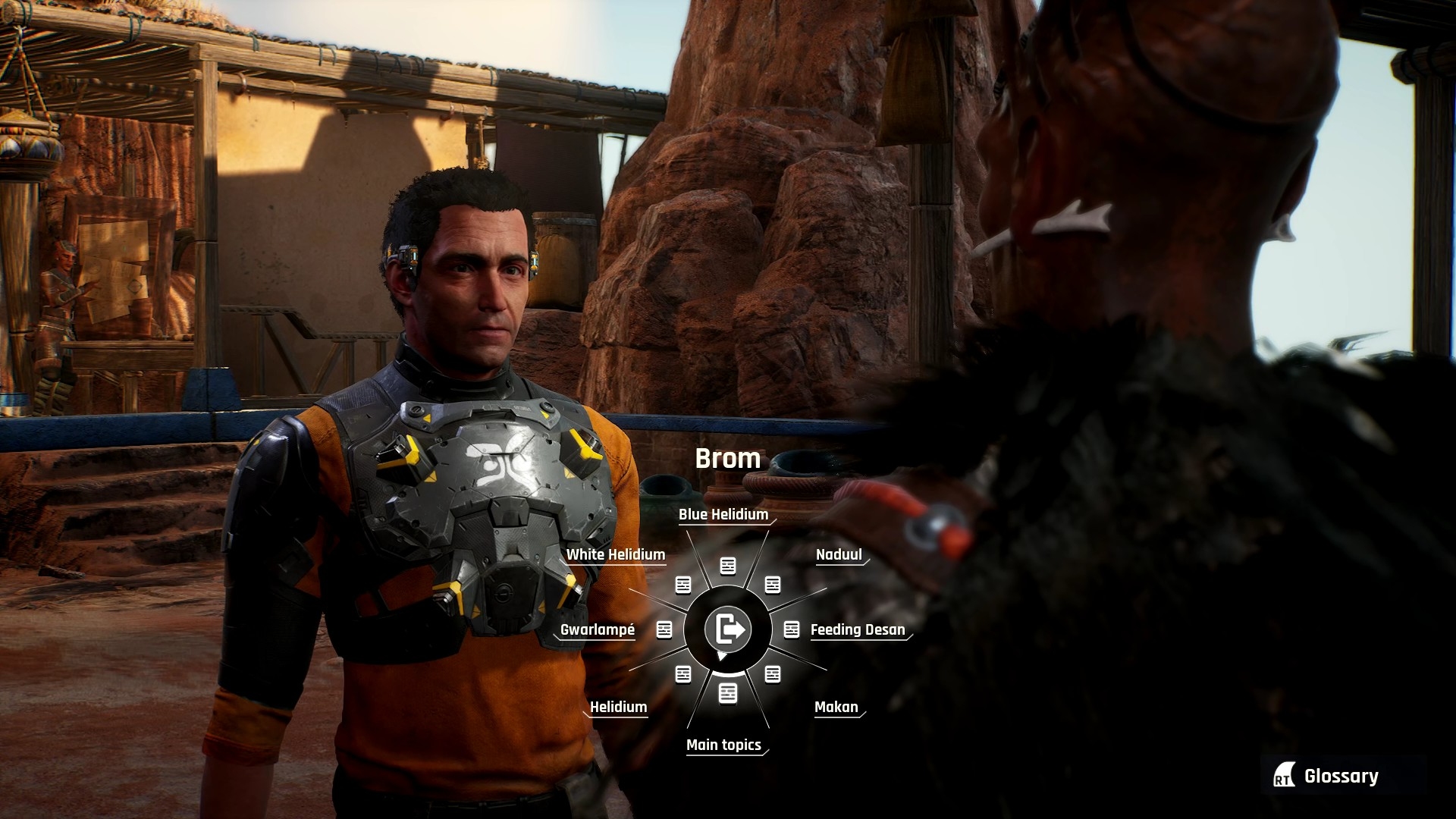Choose the White Helidium topic
Image resolution: width=1456 pixels, height=819 pixels.
615,555
